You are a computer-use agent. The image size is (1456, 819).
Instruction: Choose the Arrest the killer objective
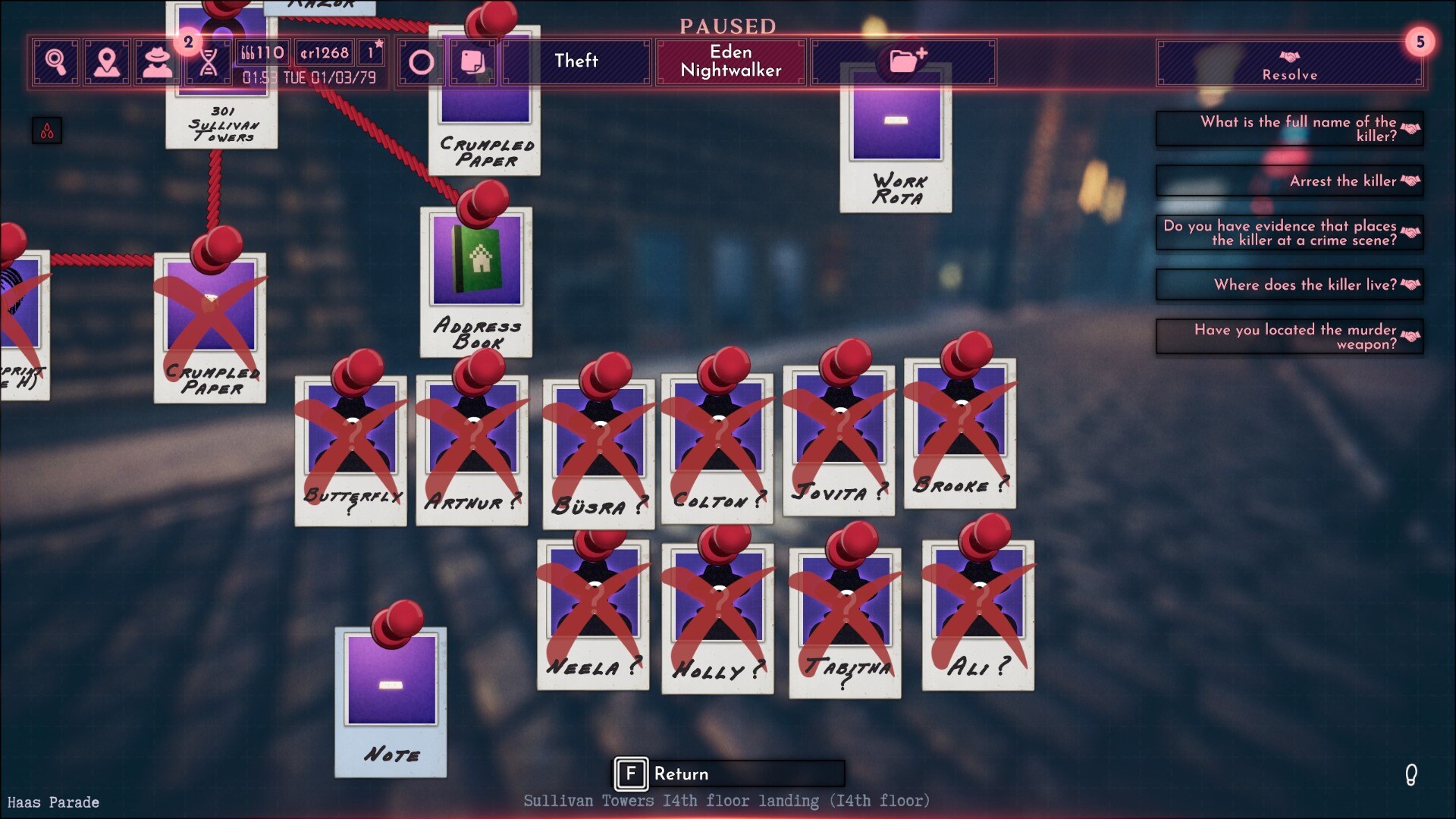point(1289,181)
